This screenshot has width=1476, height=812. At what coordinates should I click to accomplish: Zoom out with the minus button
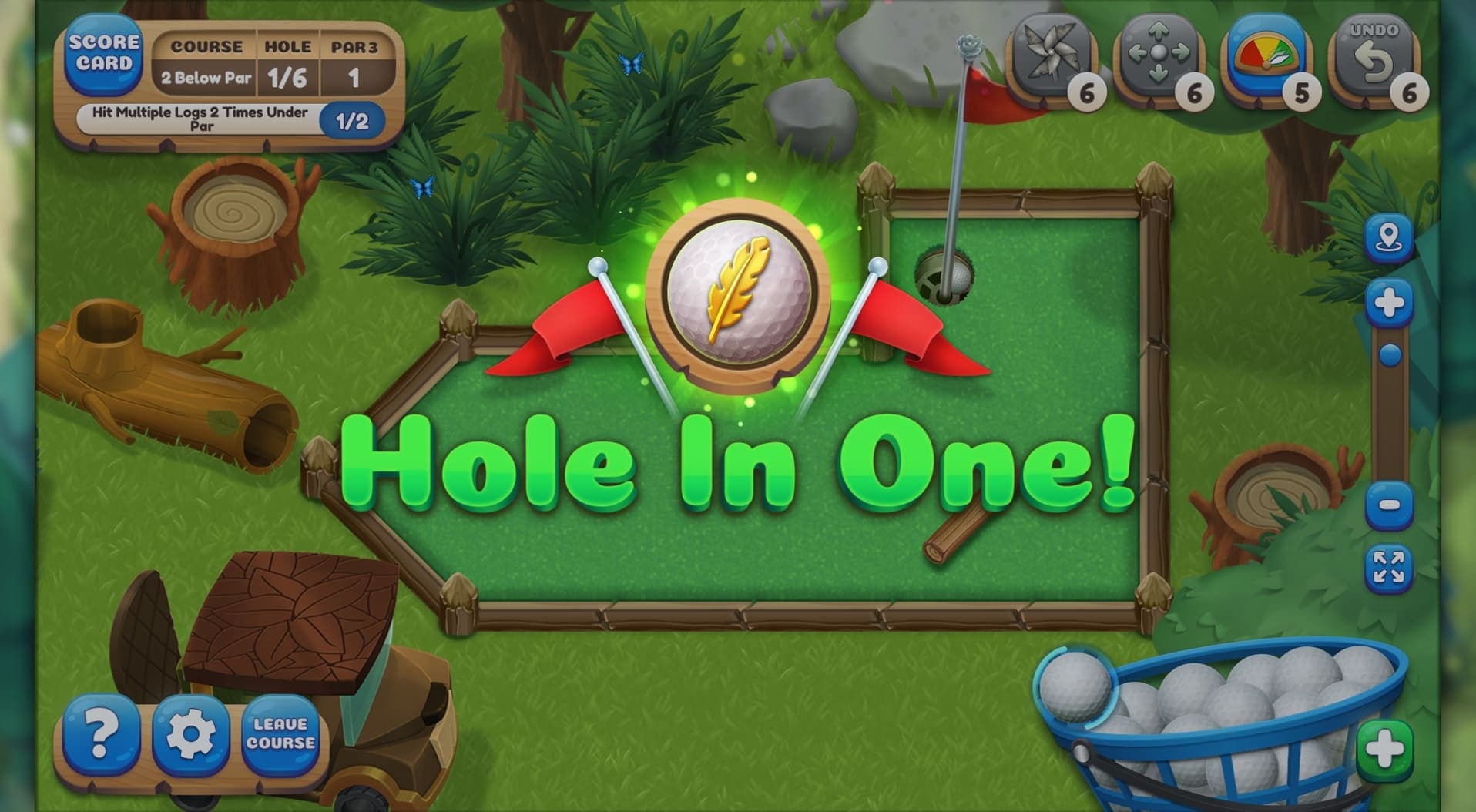(x=1388, y=505)
